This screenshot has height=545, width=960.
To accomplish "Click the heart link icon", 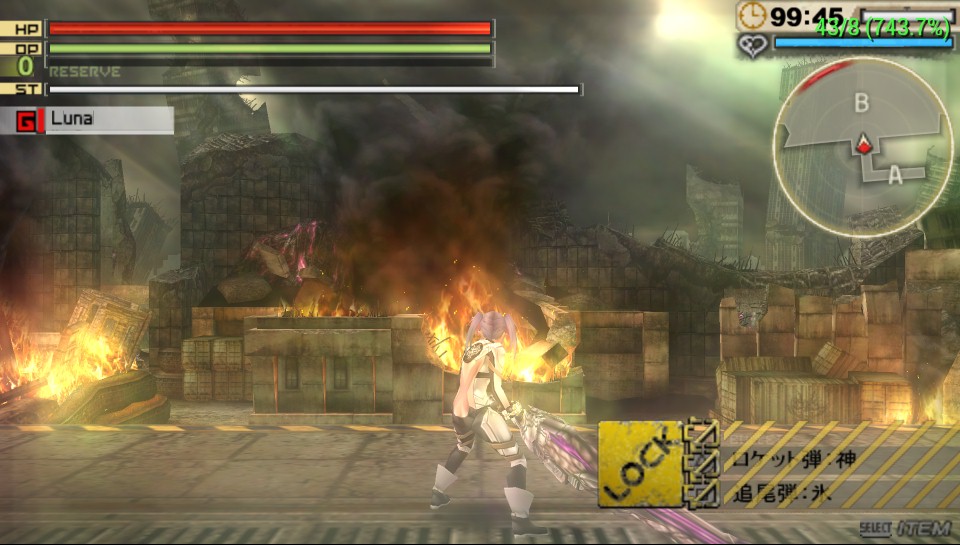I will tap(752, 44).
